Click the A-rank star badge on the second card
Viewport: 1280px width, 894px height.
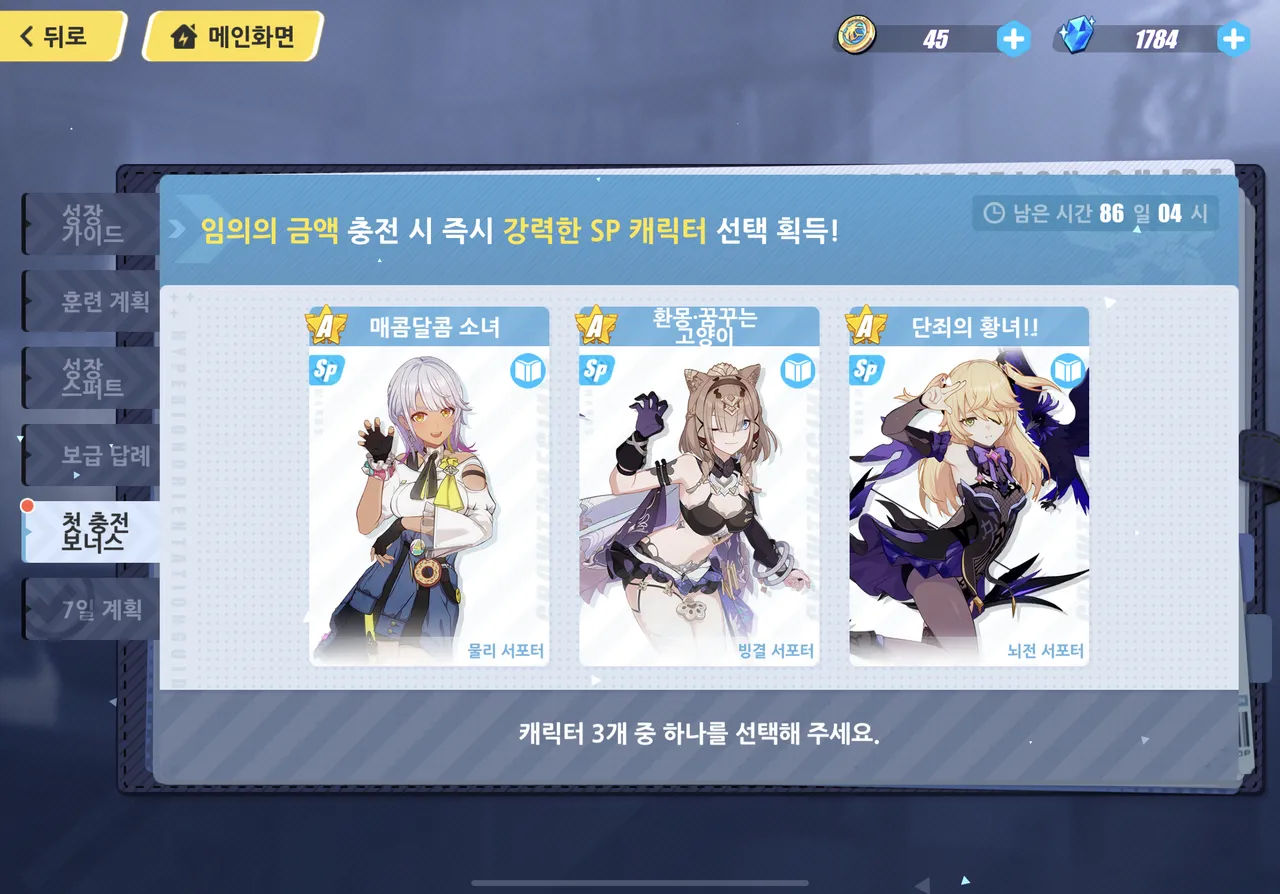coord(596,325)
